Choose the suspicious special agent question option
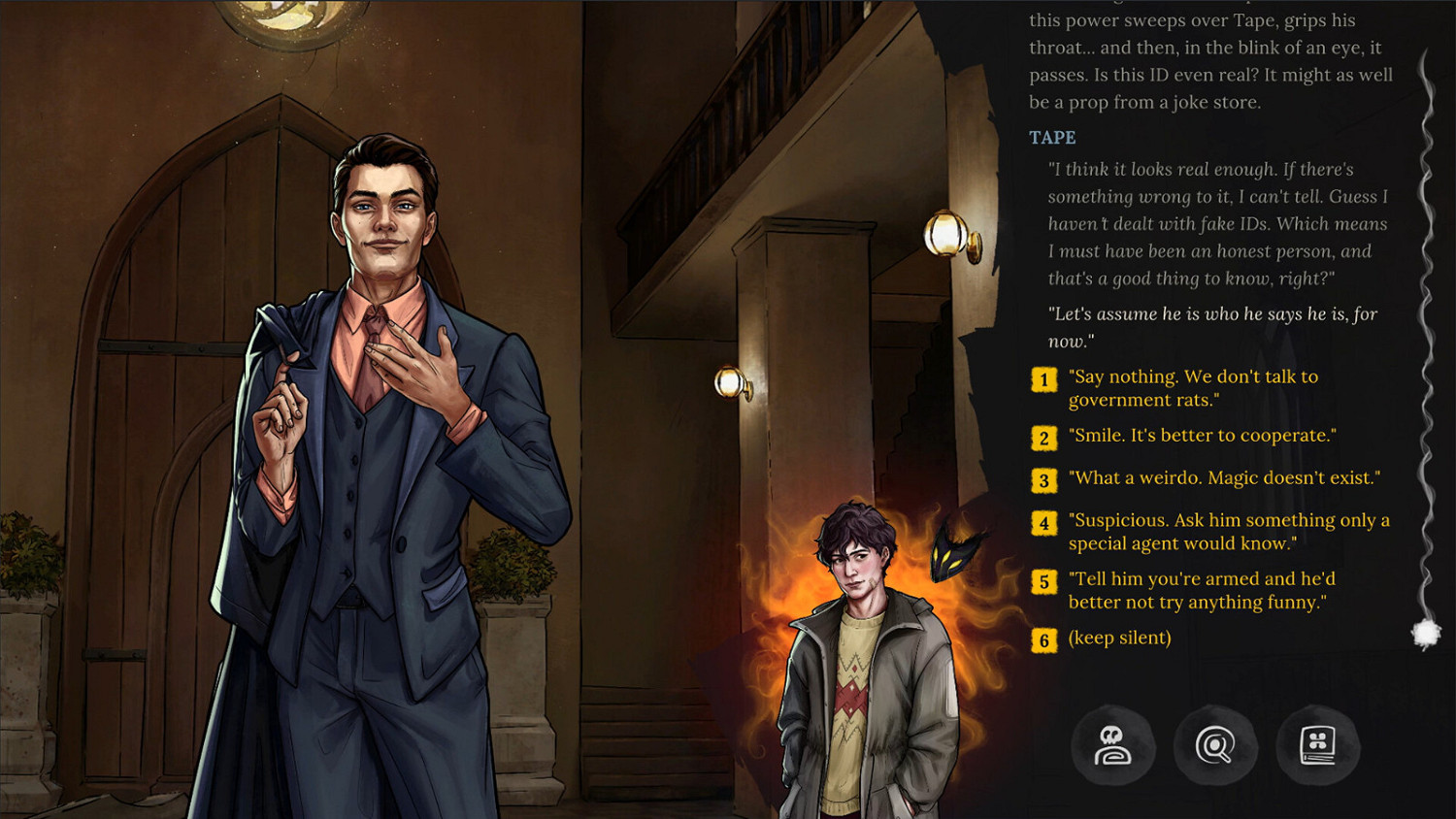 pyautogui.click(x=1226, y=531)
